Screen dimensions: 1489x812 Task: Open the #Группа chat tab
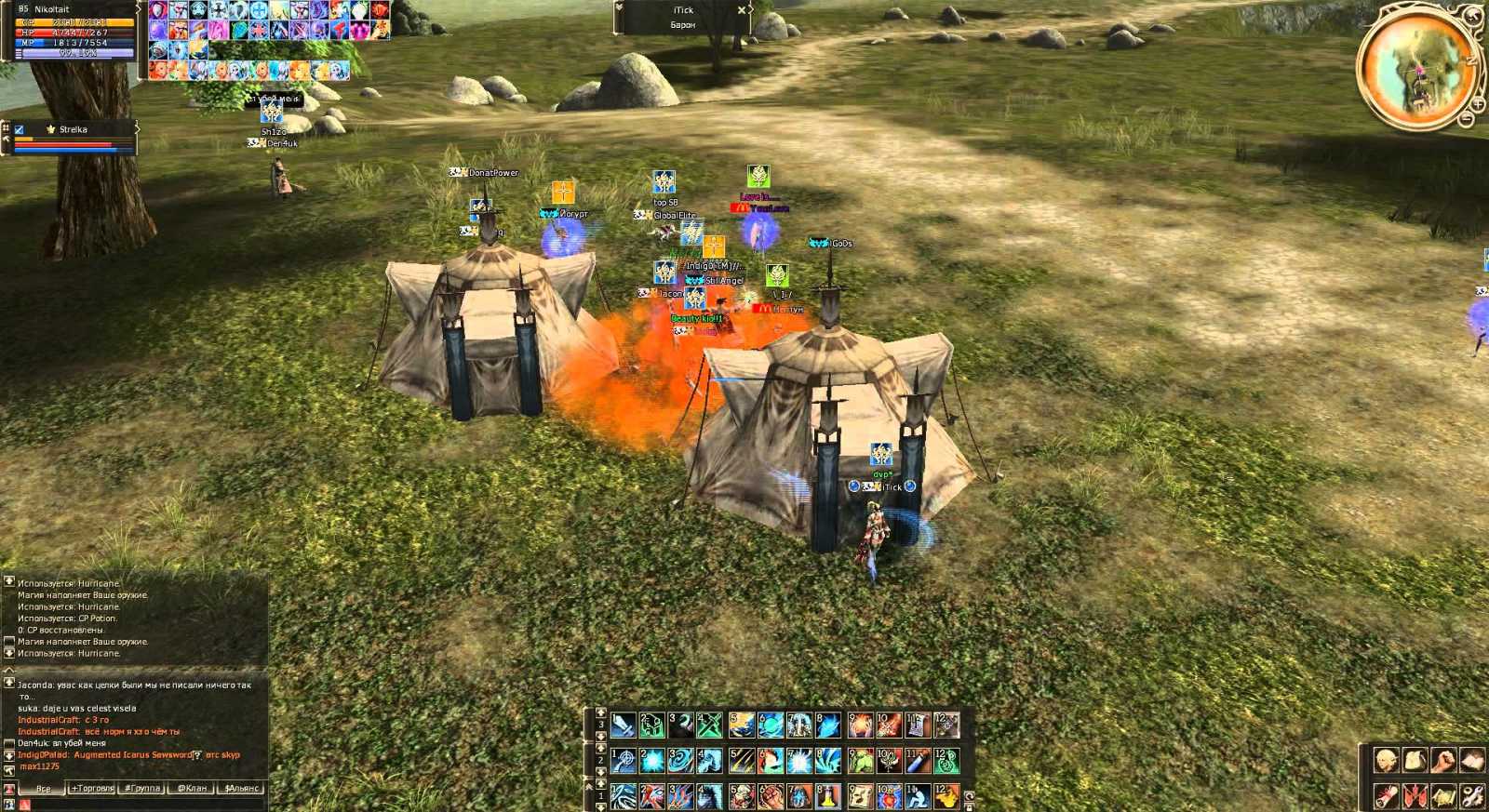[142, 788]
